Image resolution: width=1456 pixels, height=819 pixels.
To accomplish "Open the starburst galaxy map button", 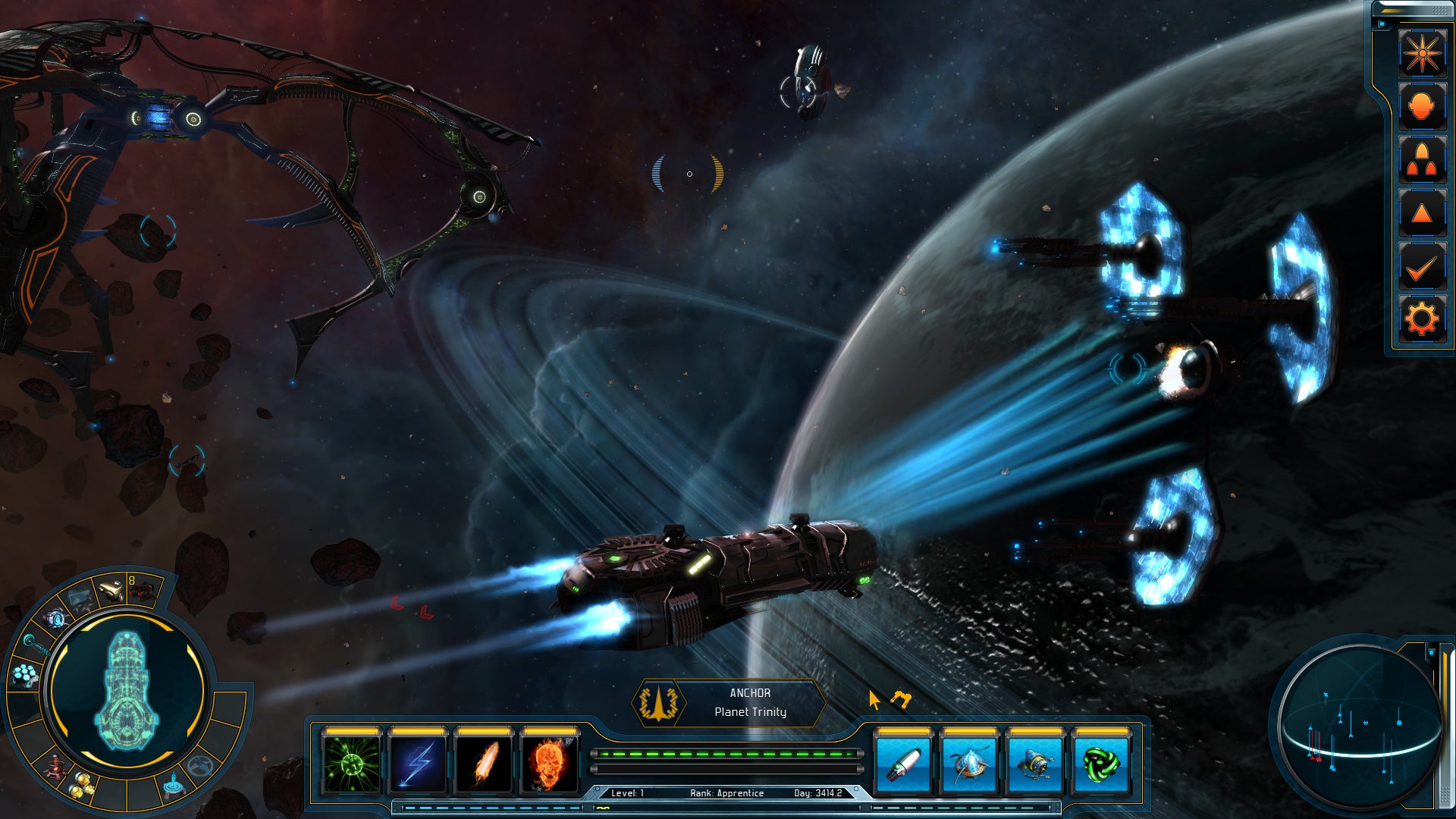I will click(1421, 53).
